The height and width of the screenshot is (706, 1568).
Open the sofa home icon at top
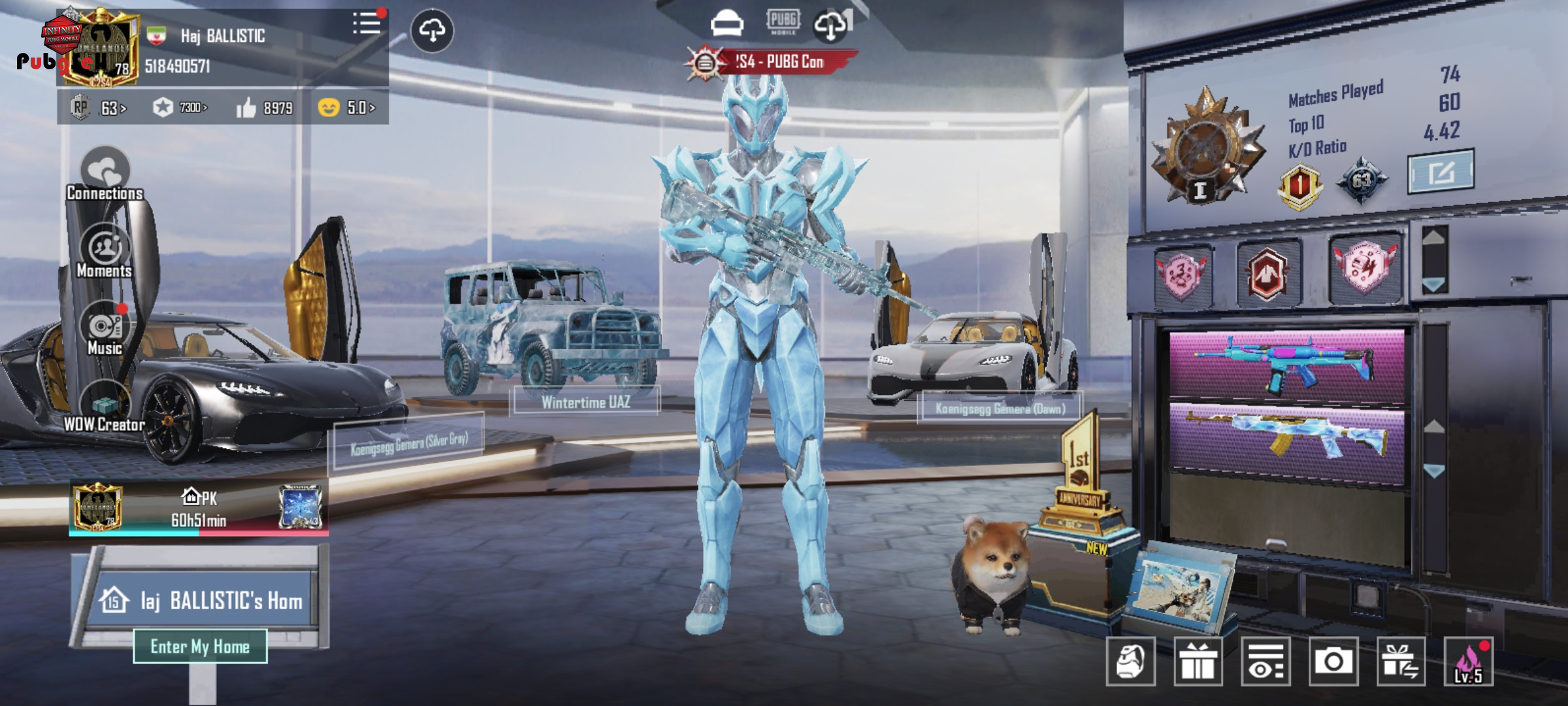(x=727, y=25)
